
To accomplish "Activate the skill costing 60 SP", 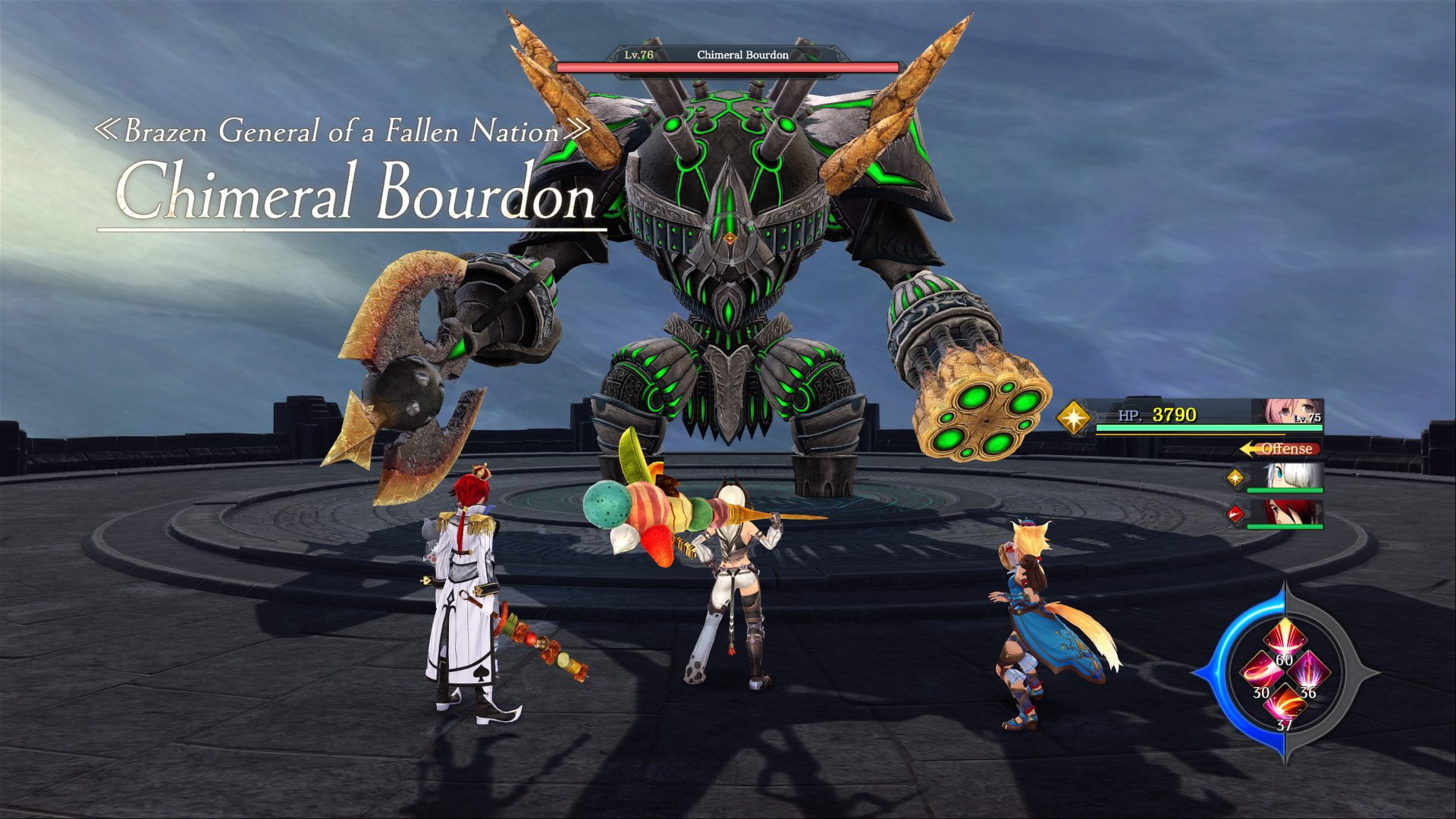I will pos(1284,639).
